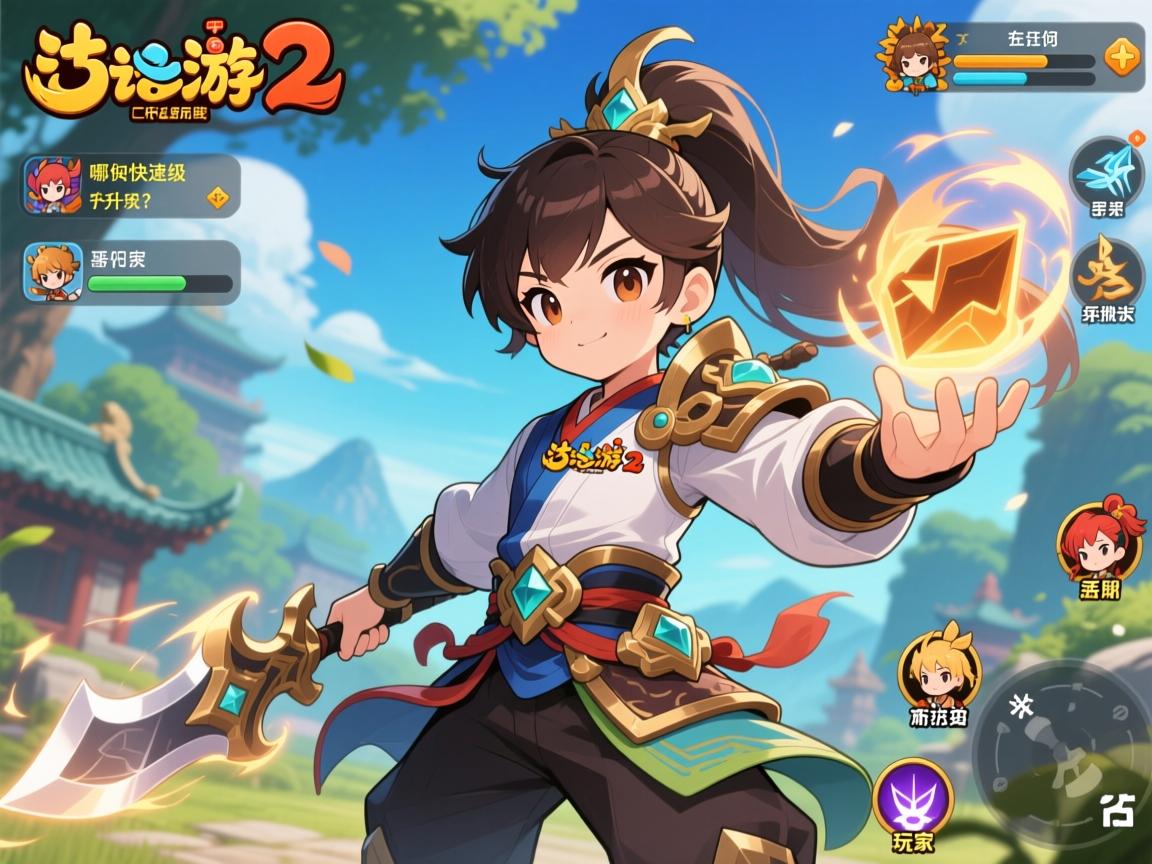1152x864 pixels.
Task: Choose the red-haired girl character icon
Action: coord(1099,541)
